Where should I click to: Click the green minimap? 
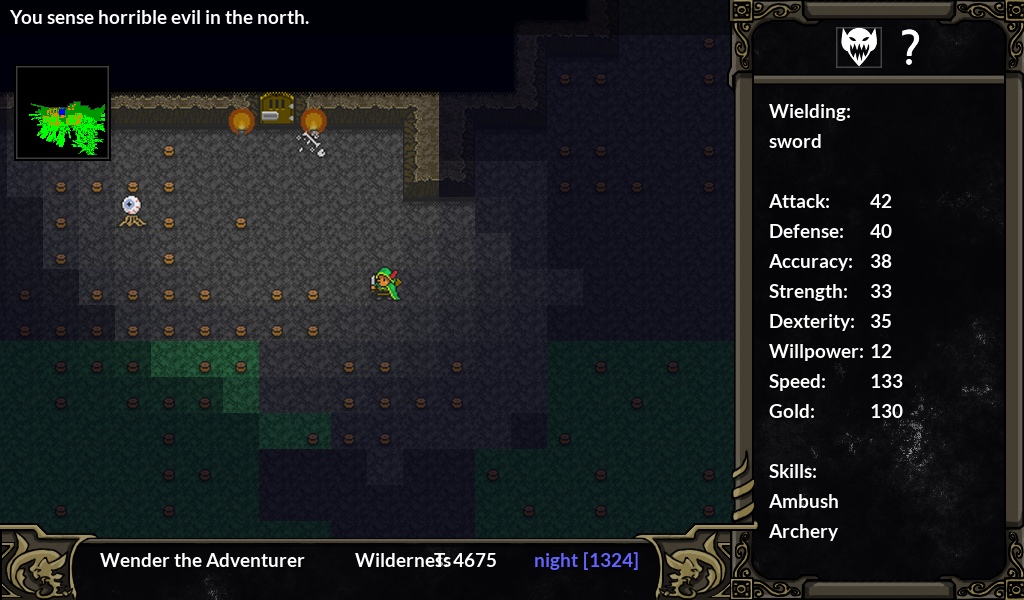pos(63,113)
